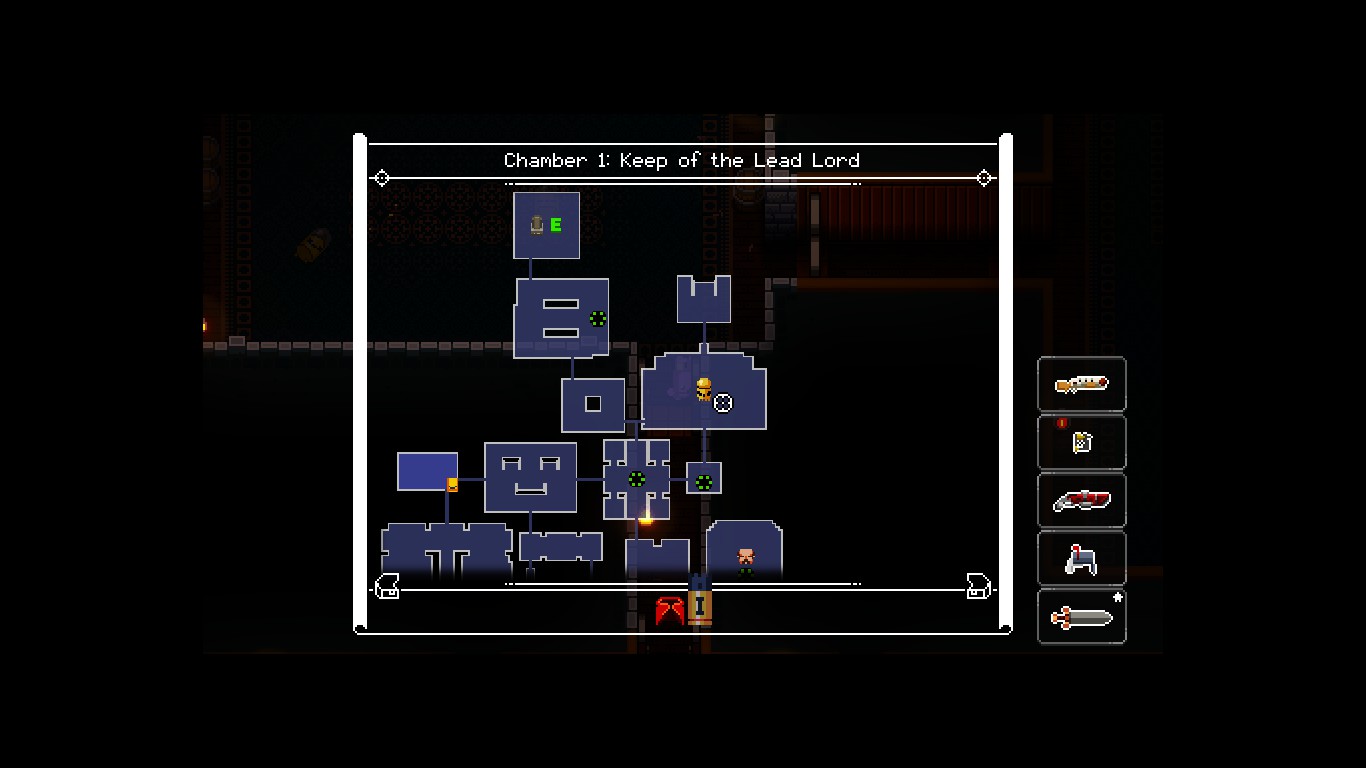This screenshot has height=768, width=1366.
Task: Click the orange chest marker on the left room
Action: [x=453, y=484]
